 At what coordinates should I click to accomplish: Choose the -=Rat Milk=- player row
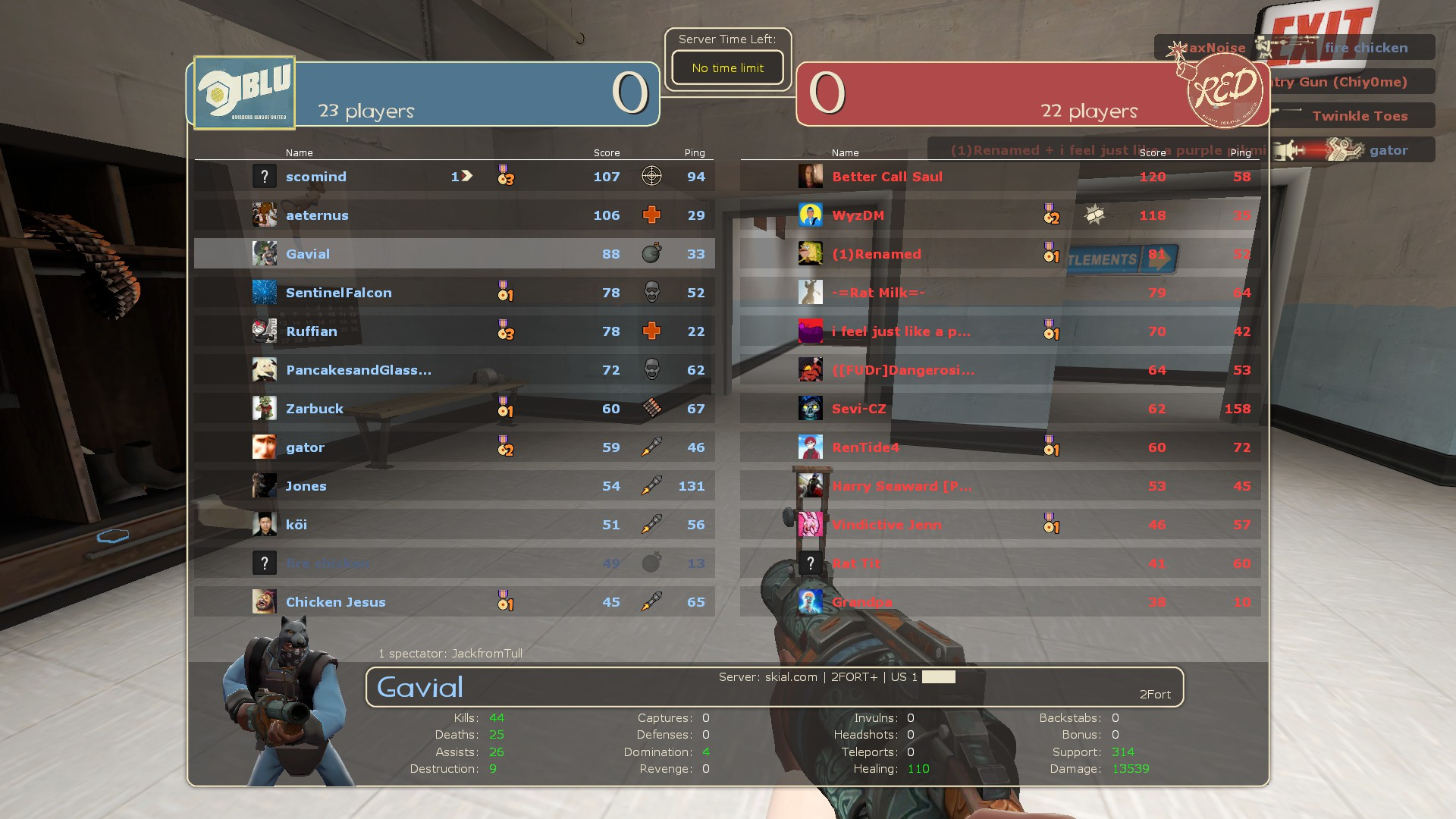pyautogui.click(x=999, y=293)
